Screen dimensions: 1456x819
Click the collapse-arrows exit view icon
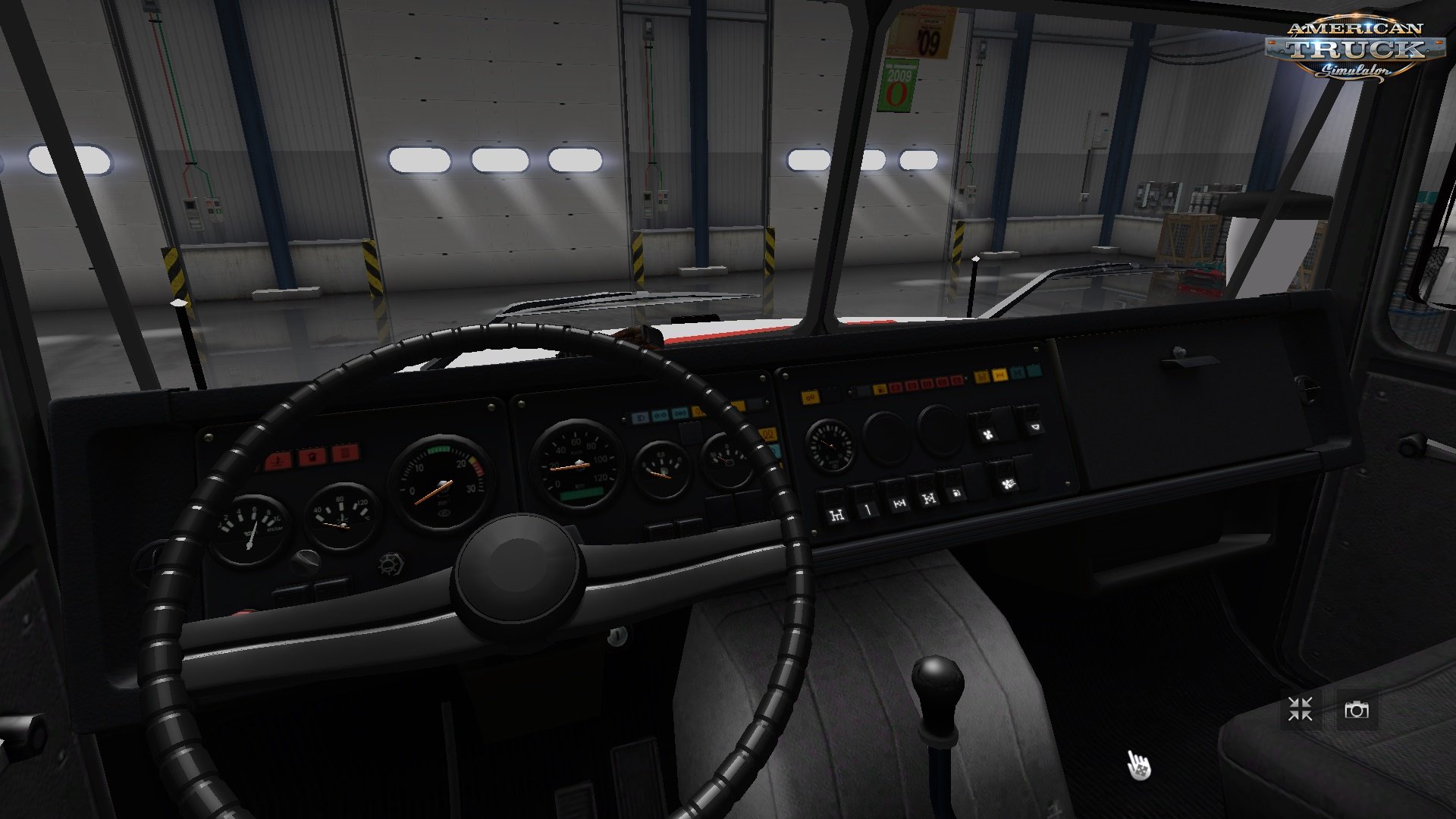[1298, 710]
